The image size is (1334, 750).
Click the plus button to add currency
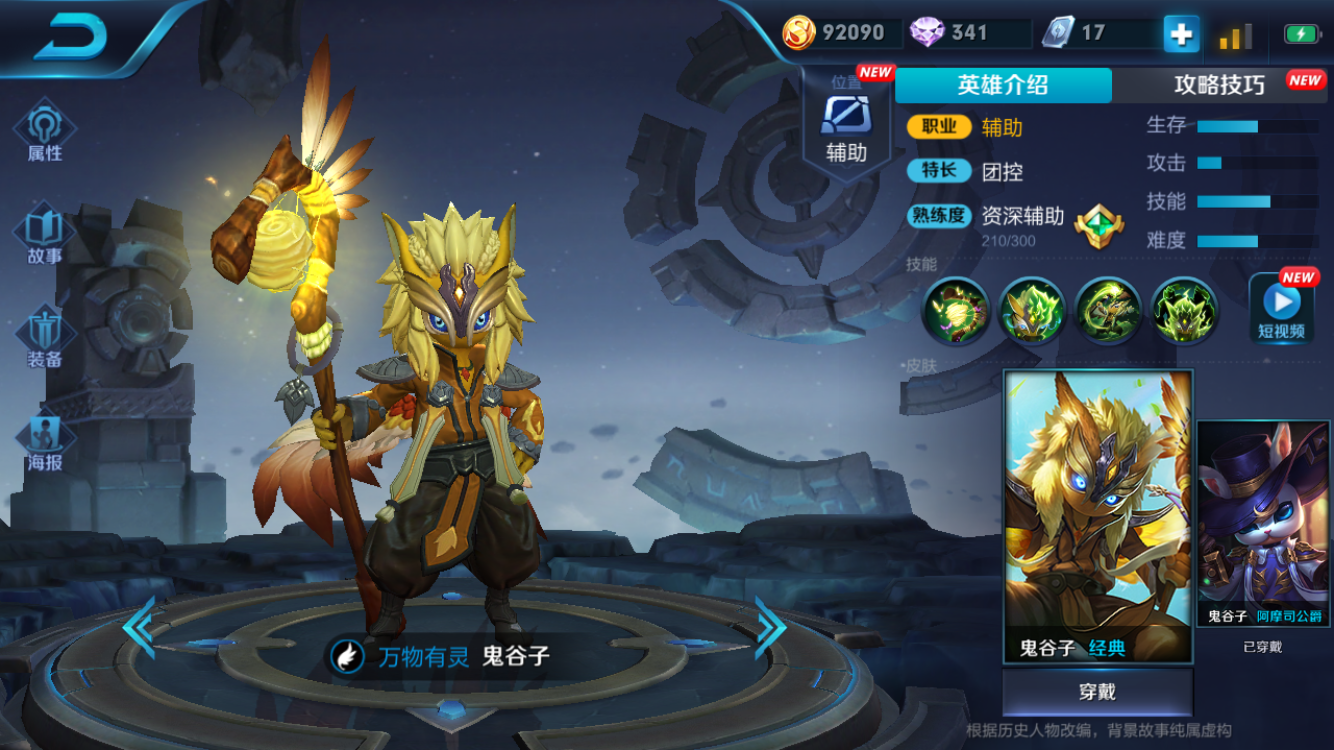click(1181, 34)
